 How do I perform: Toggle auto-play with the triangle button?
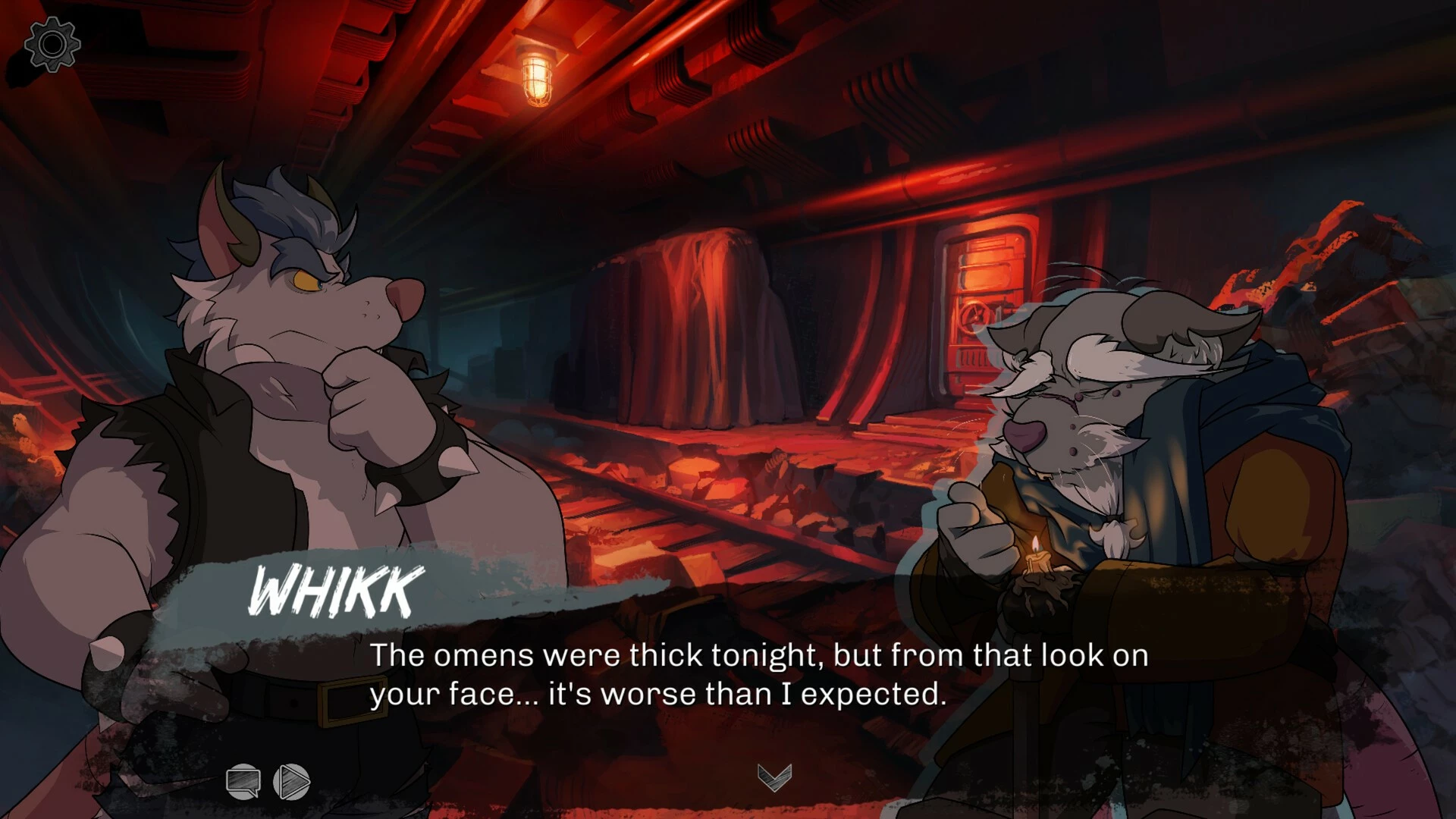(x=292, y=781)
